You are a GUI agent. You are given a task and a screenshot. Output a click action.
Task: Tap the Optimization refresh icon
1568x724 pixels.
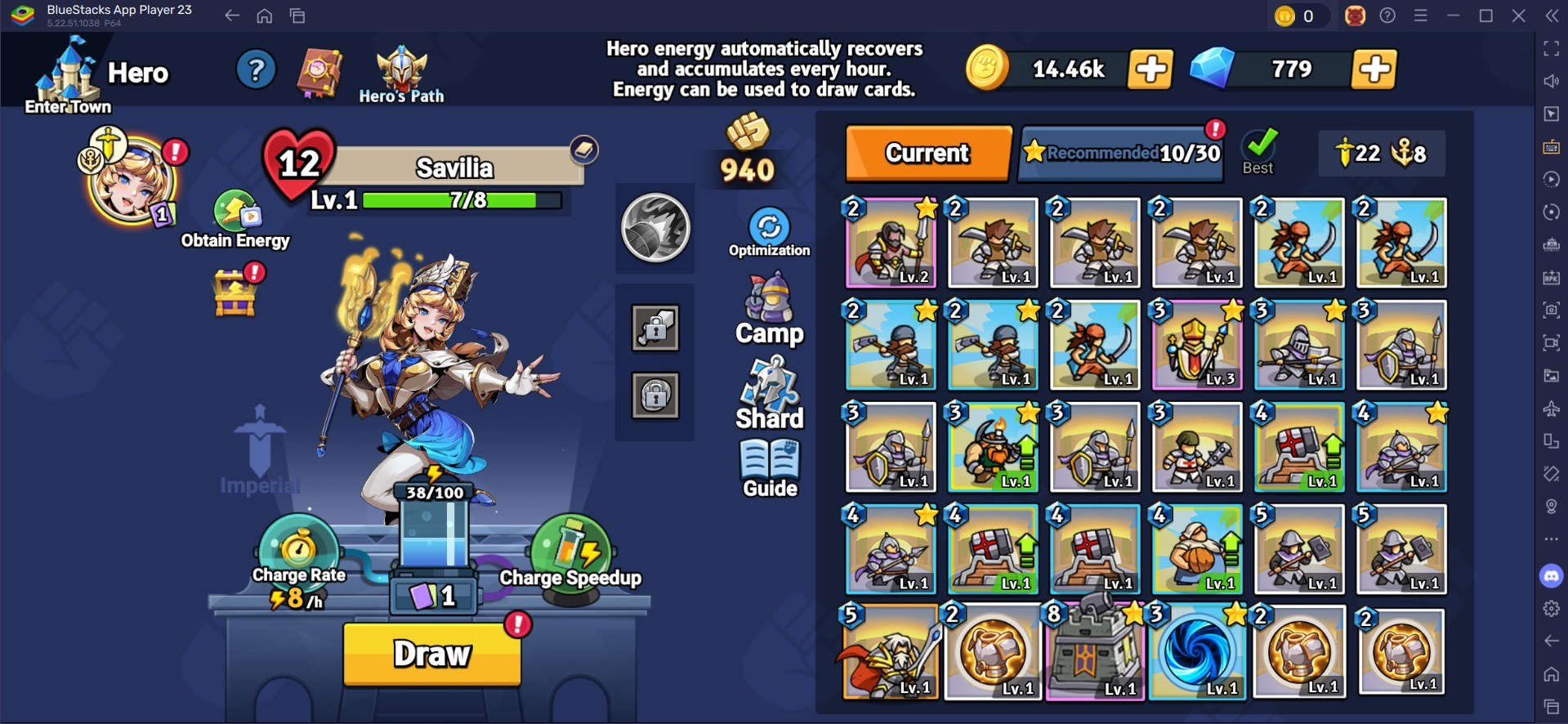[x=769, y=228]
